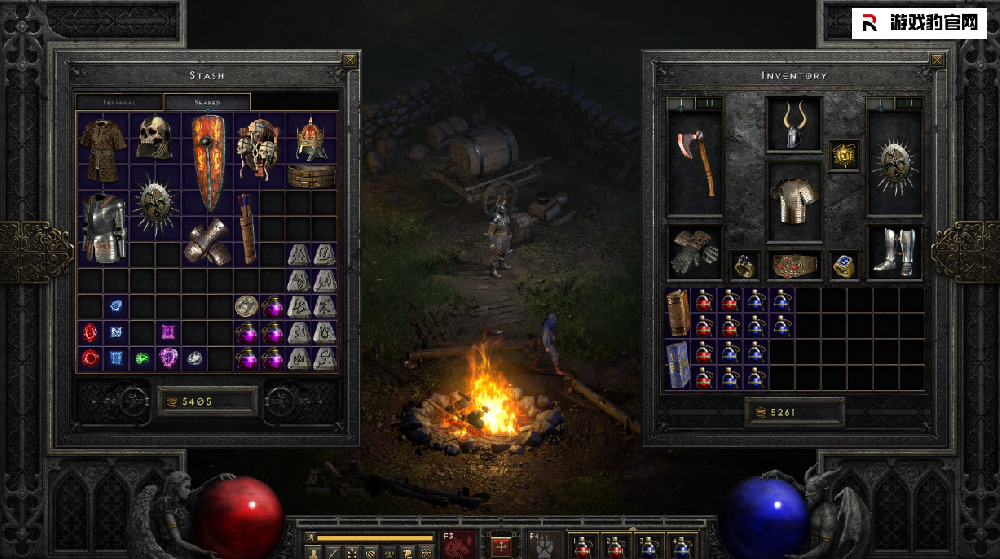The image size is (1000, 559).
Task: Select the arrow quiver in stash
Action: [x=247, y=226]
